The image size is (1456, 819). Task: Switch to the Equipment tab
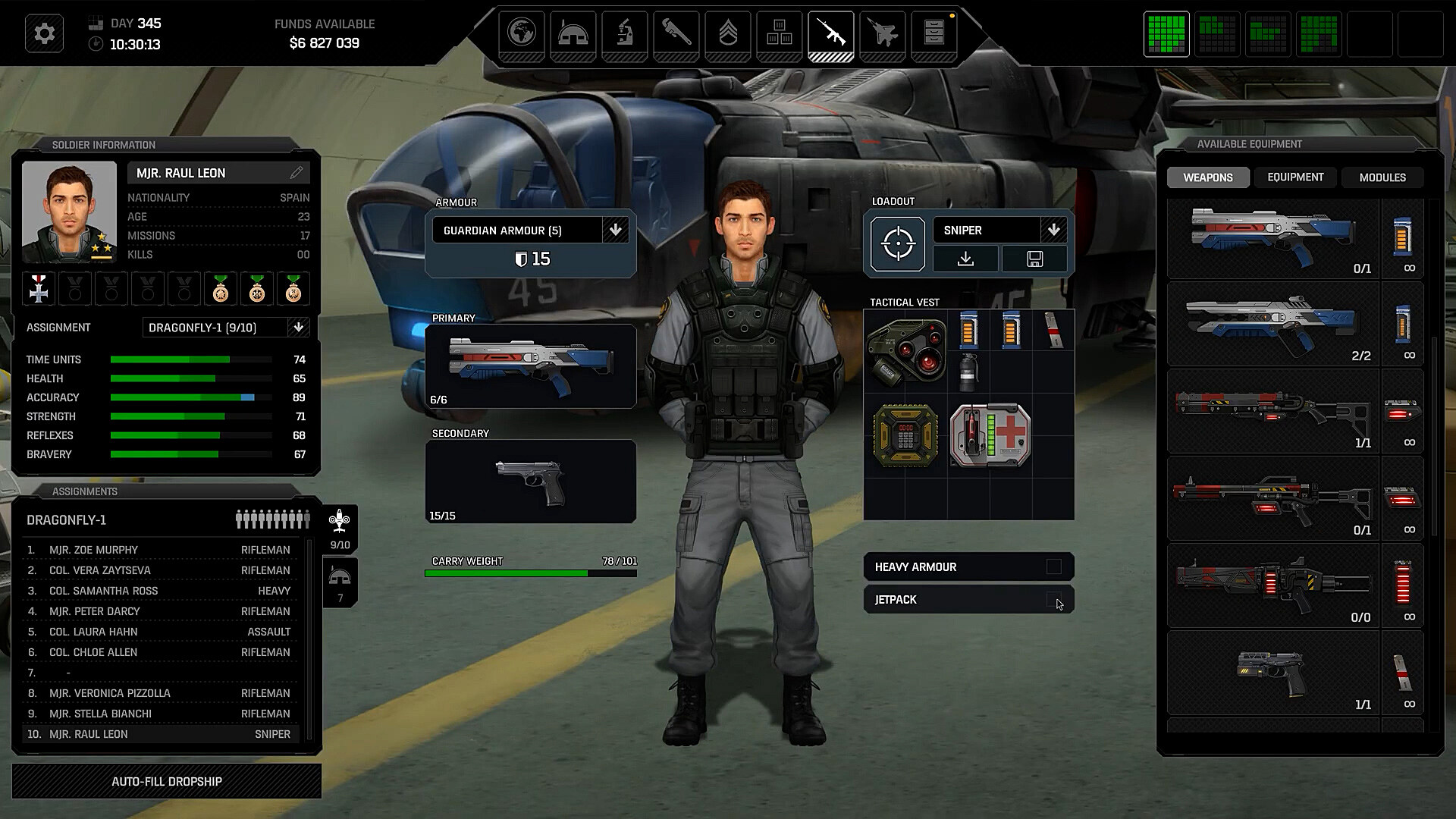coord(1295,177)
